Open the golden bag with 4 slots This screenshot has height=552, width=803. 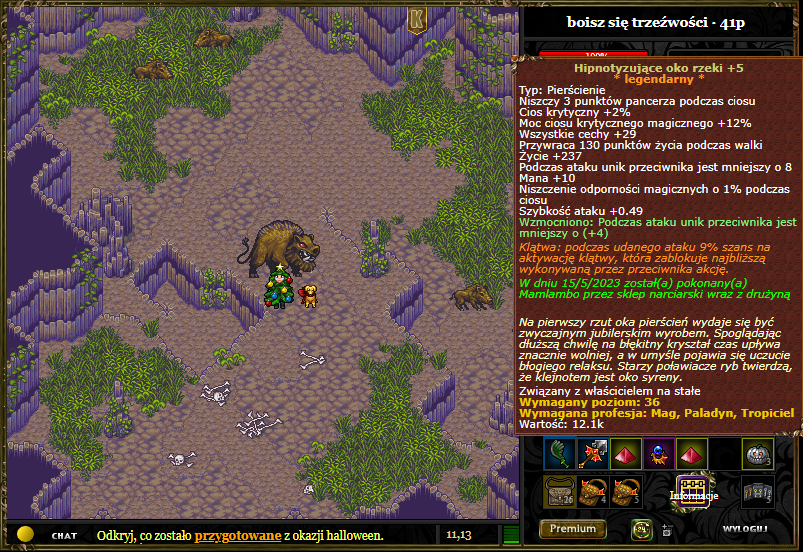593,490
